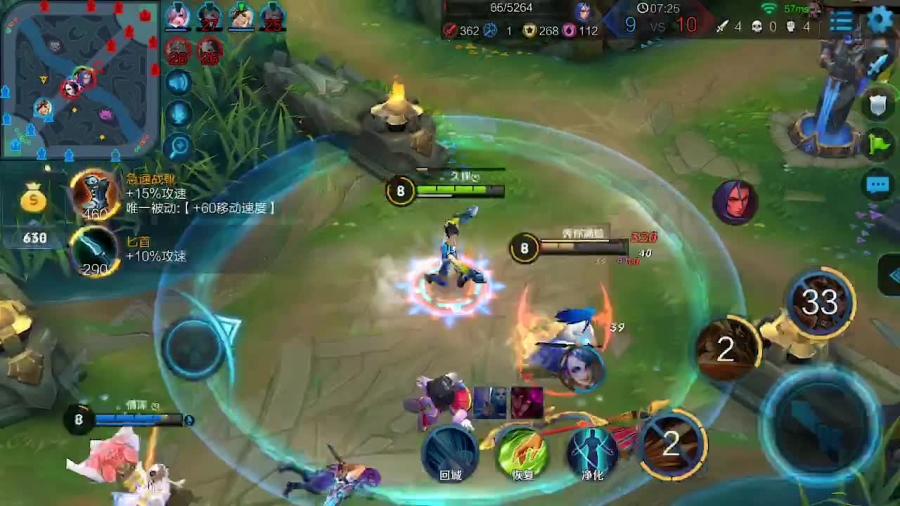The height and width of the screenshot is (506, 900).
Task: Click the magnifier view button
Action: 179,147
